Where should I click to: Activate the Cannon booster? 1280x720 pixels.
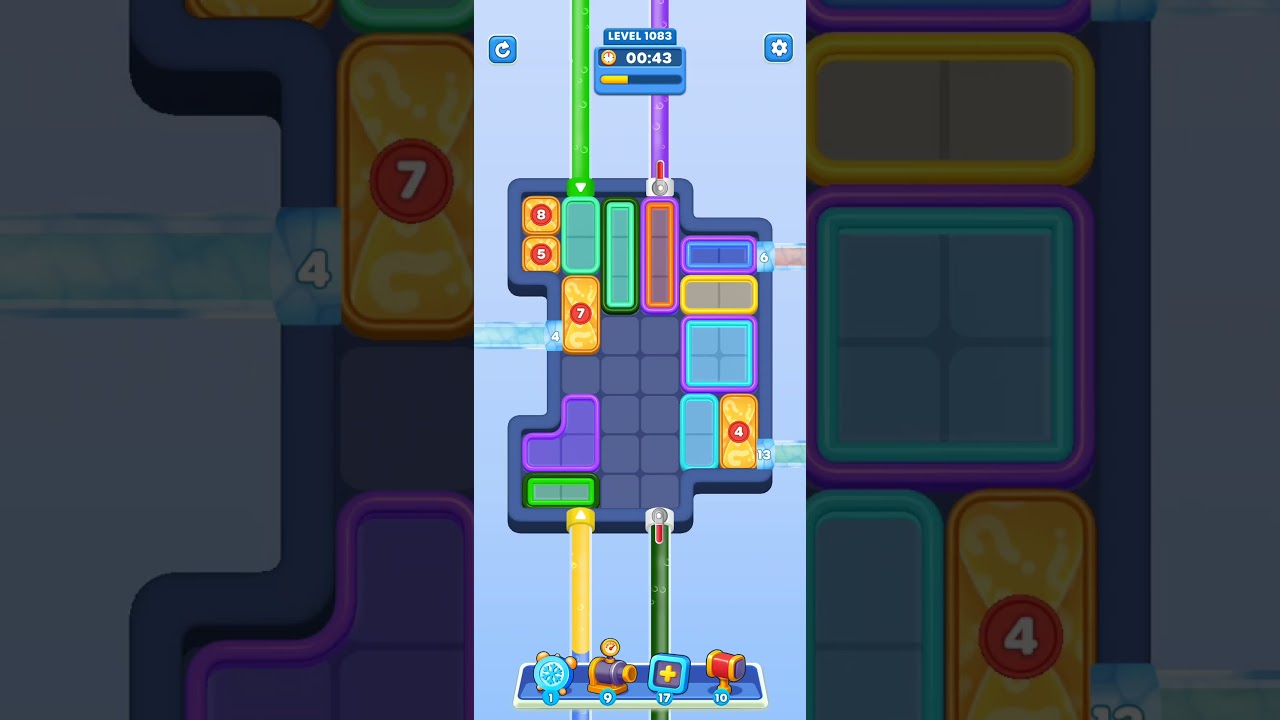(611, 675)
